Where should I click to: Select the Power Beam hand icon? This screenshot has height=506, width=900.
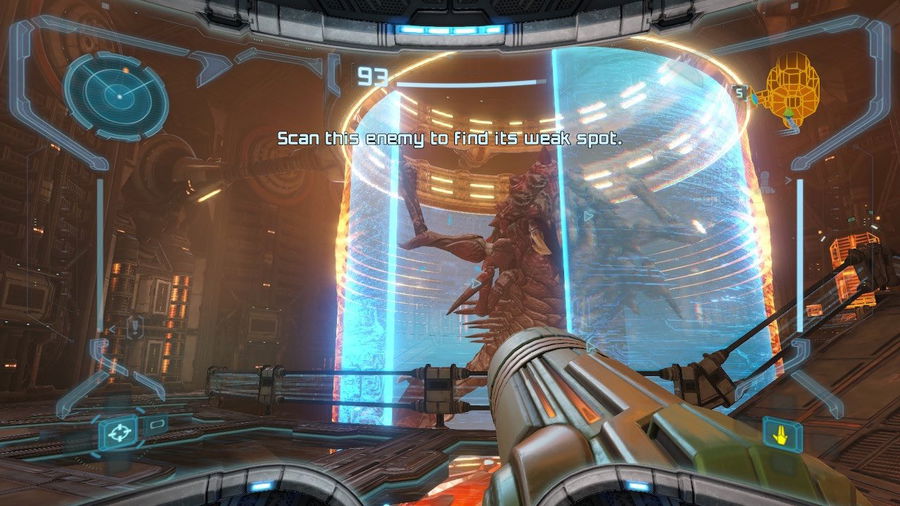pos(779,433)
